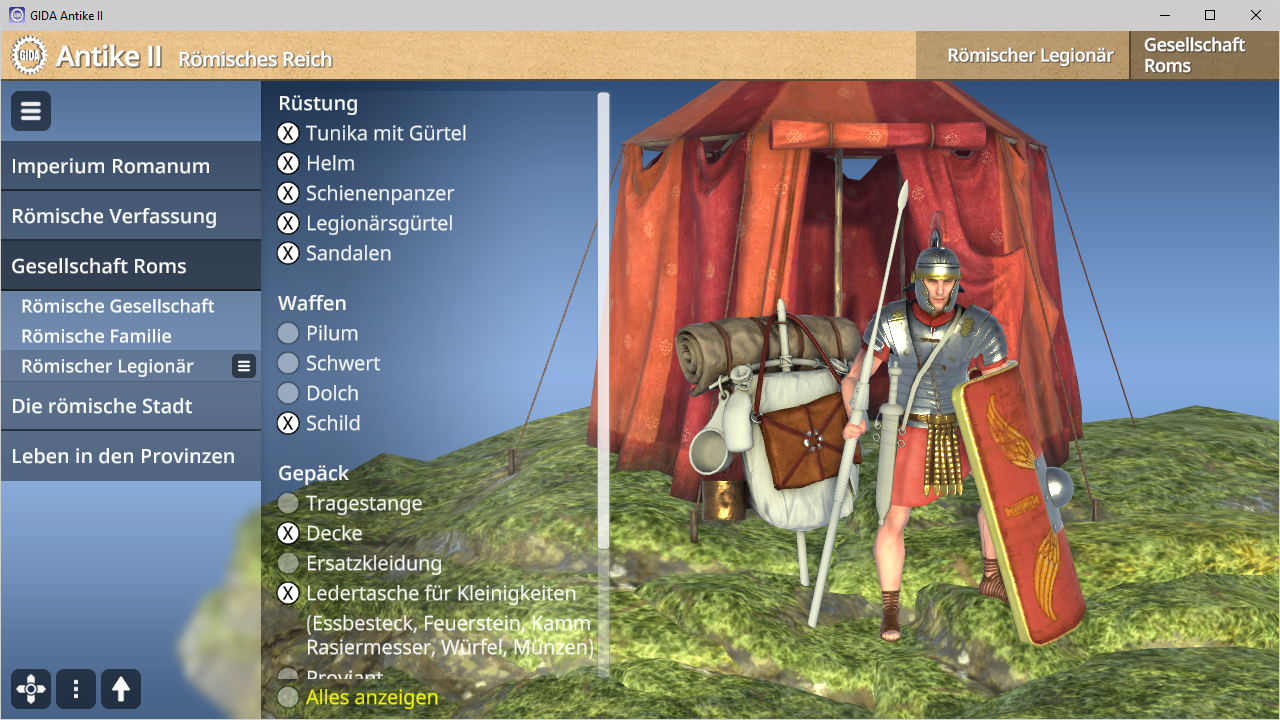Tick the Dolch checkbox
Image resolution: width=1280 pixels, height=720 pixels.
click(x=288, y=393)
